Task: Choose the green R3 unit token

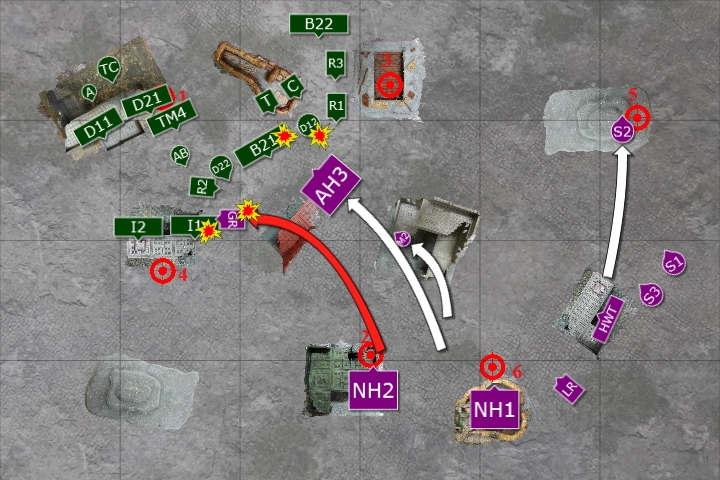Action: (336, 65)
